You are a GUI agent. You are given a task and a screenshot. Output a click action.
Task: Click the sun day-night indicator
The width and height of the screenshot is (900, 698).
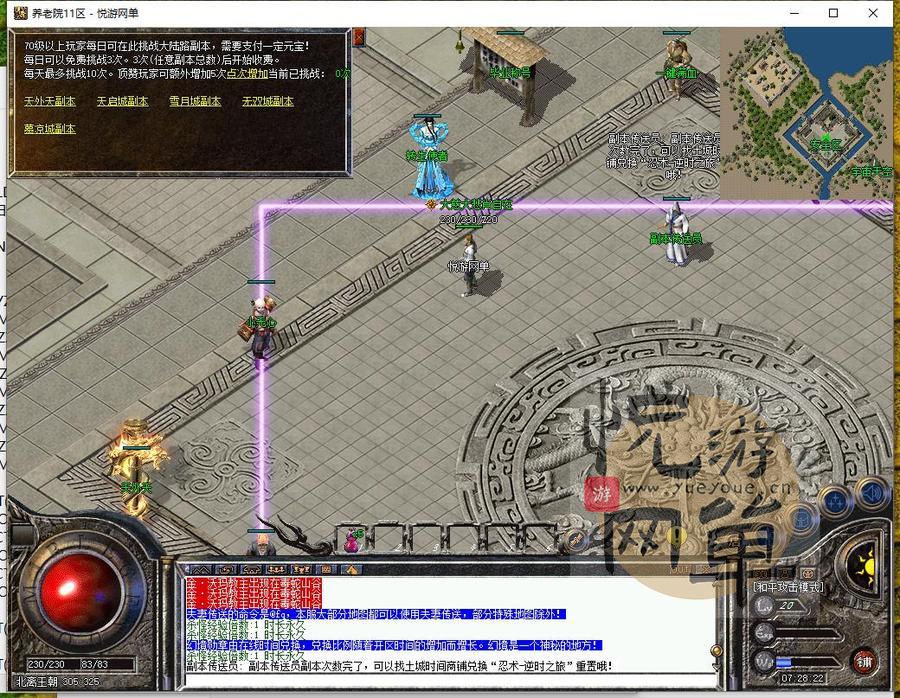click(862, 563)
